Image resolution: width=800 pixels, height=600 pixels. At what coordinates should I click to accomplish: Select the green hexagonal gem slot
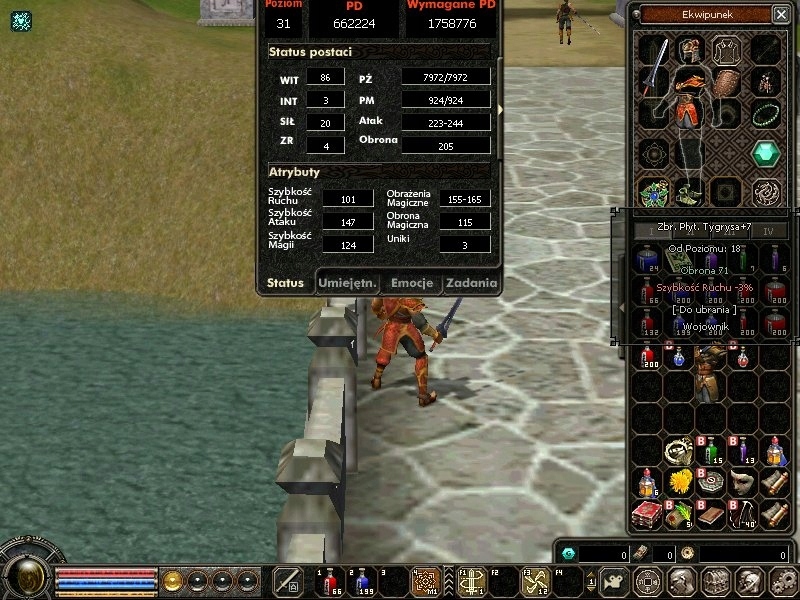point(766,153)
